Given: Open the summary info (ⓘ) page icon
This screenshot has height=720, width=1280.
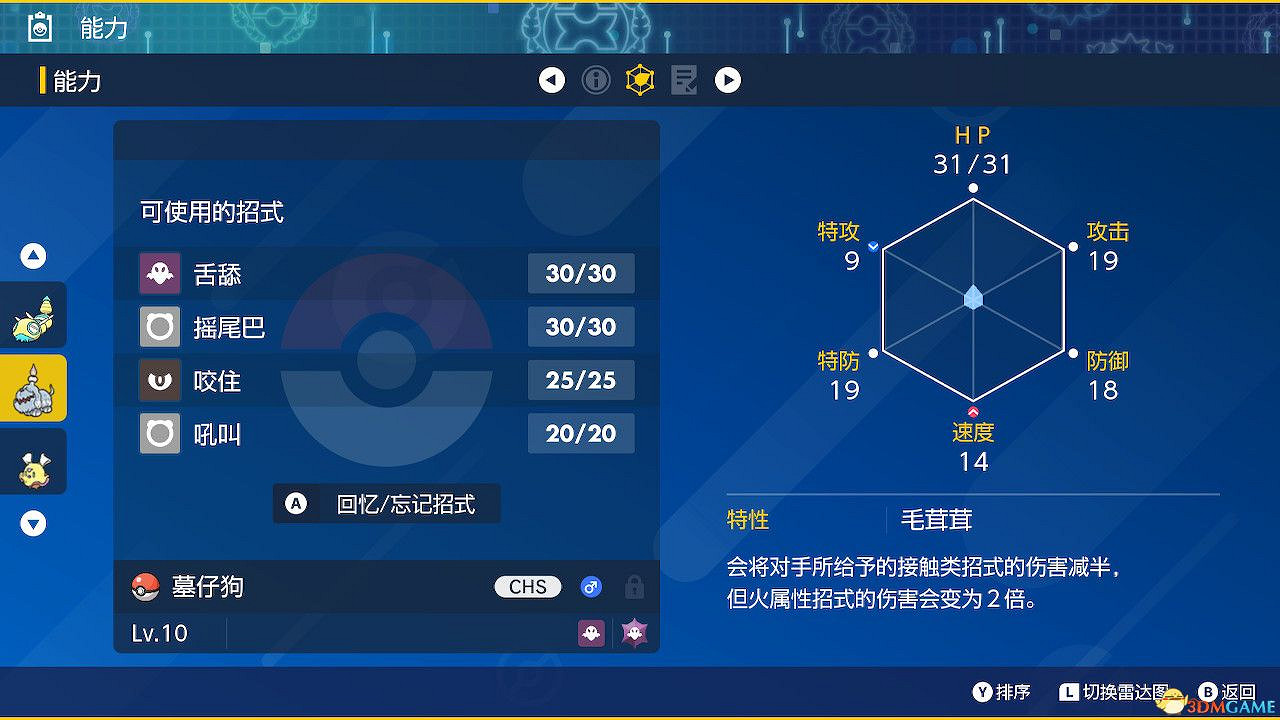Looking at the screenshot, I should click(596, 80).
